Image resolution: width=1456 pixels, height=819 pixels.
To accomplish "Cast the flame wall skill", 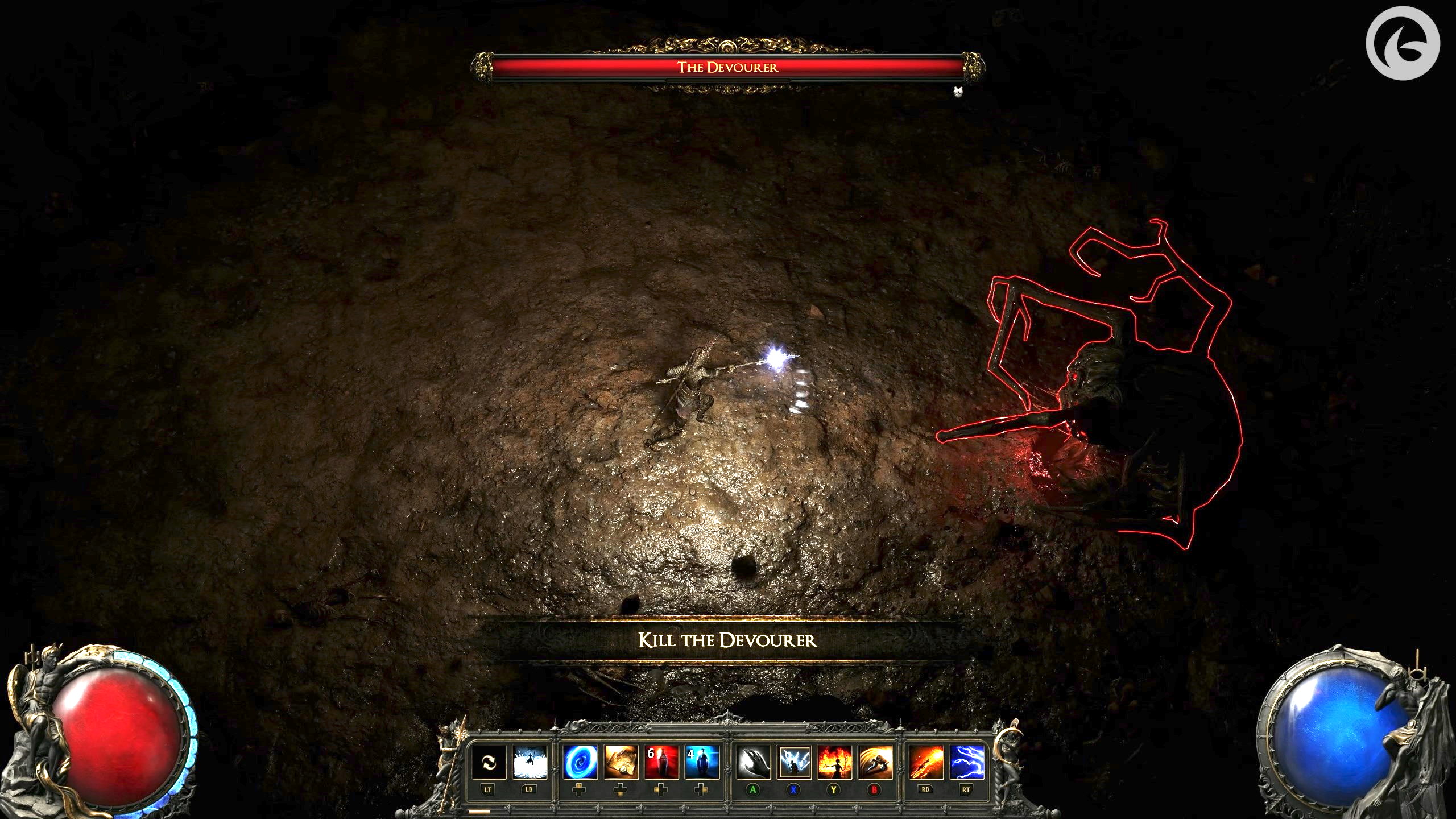I will coord(834,762).
